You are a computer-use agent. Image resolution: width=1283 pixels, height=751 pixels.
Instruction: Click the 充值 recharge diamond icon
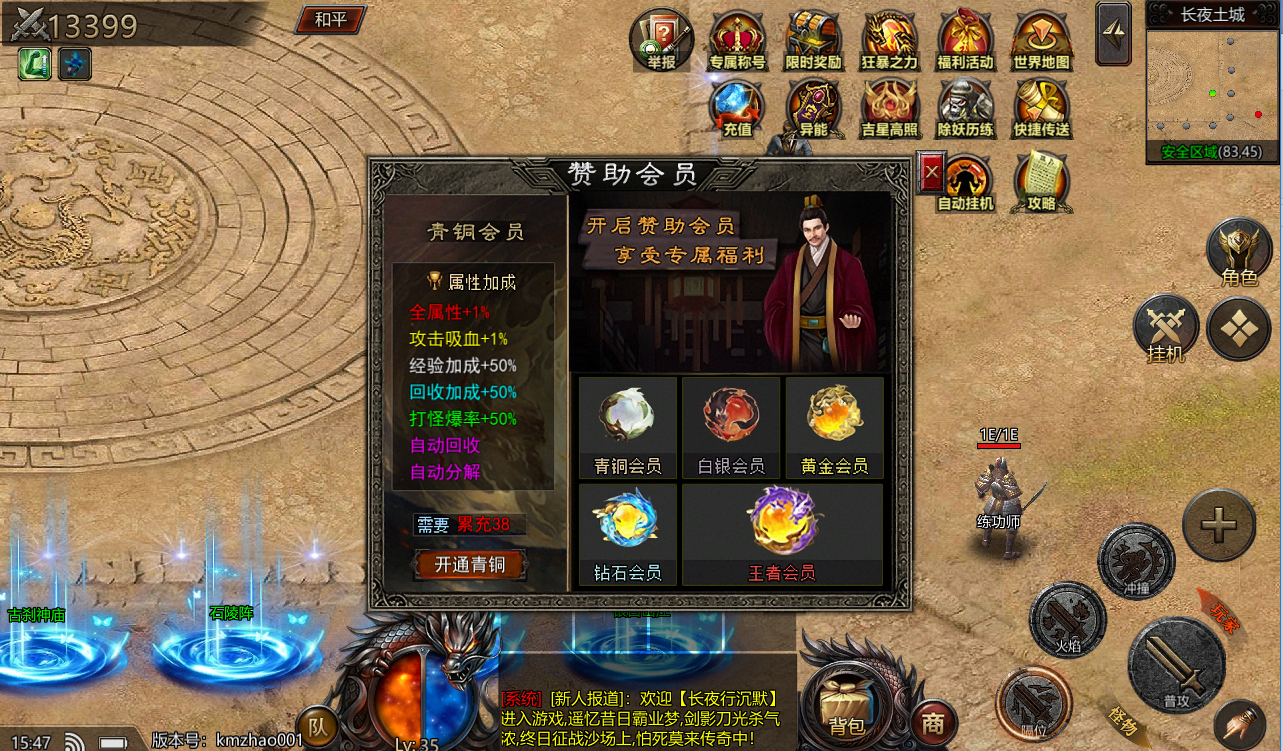(x=737, y=108)
